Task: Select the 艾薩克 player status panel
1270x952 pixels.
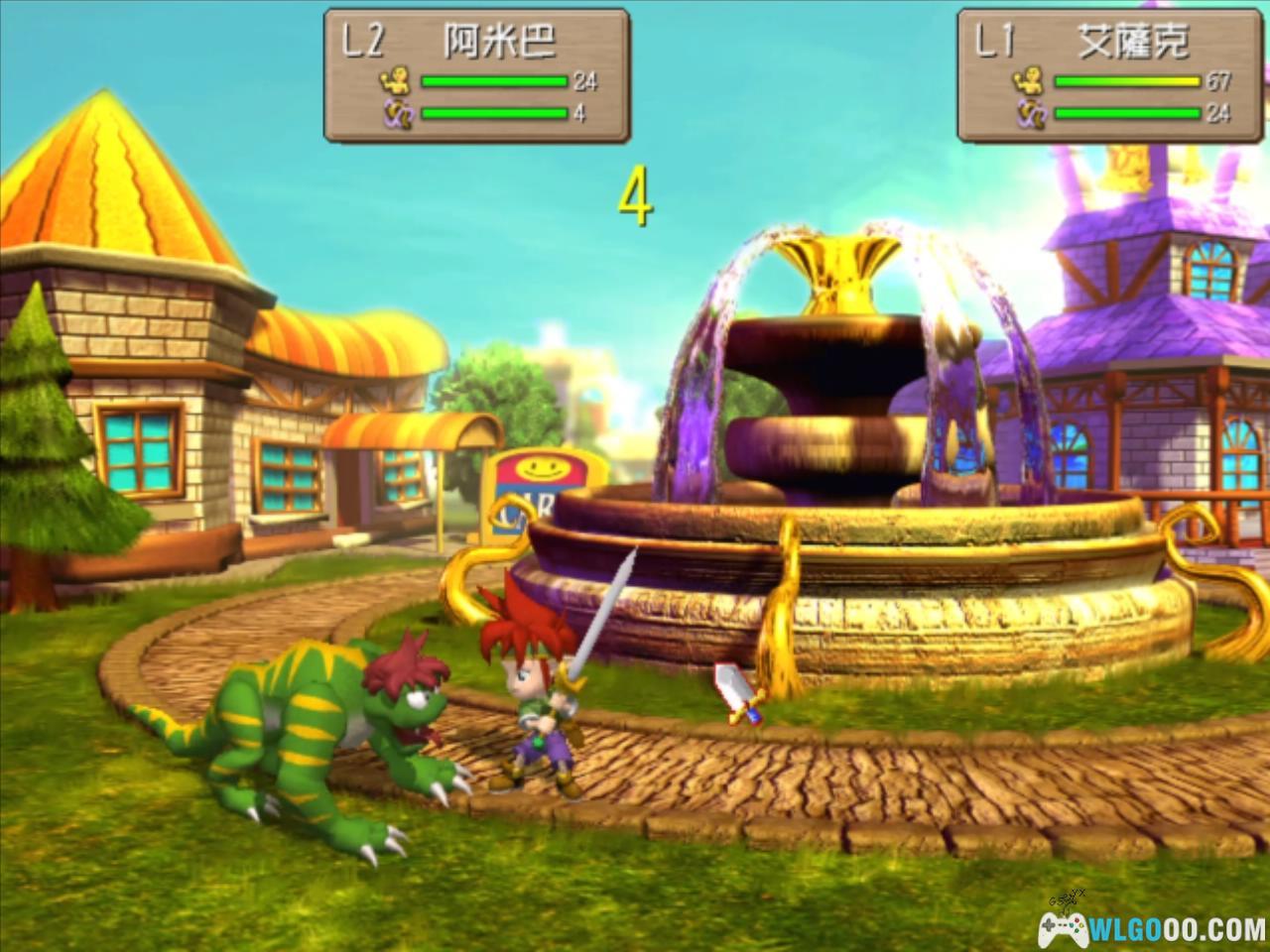Action: pyautogui.click(x=1110, y=75)
